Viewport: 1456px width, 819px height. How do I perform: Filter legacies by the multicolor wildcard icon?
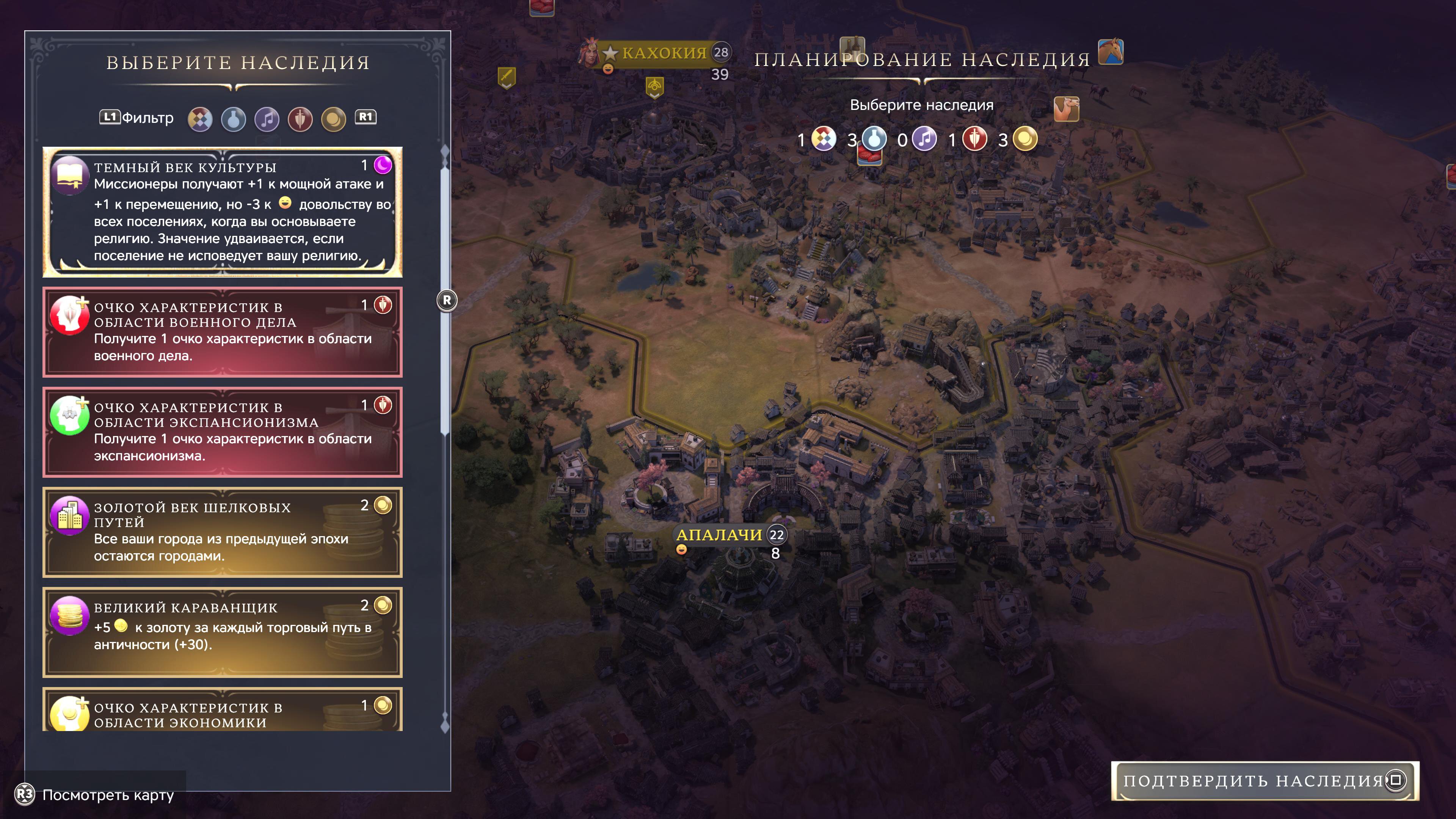tap(200, 119)
